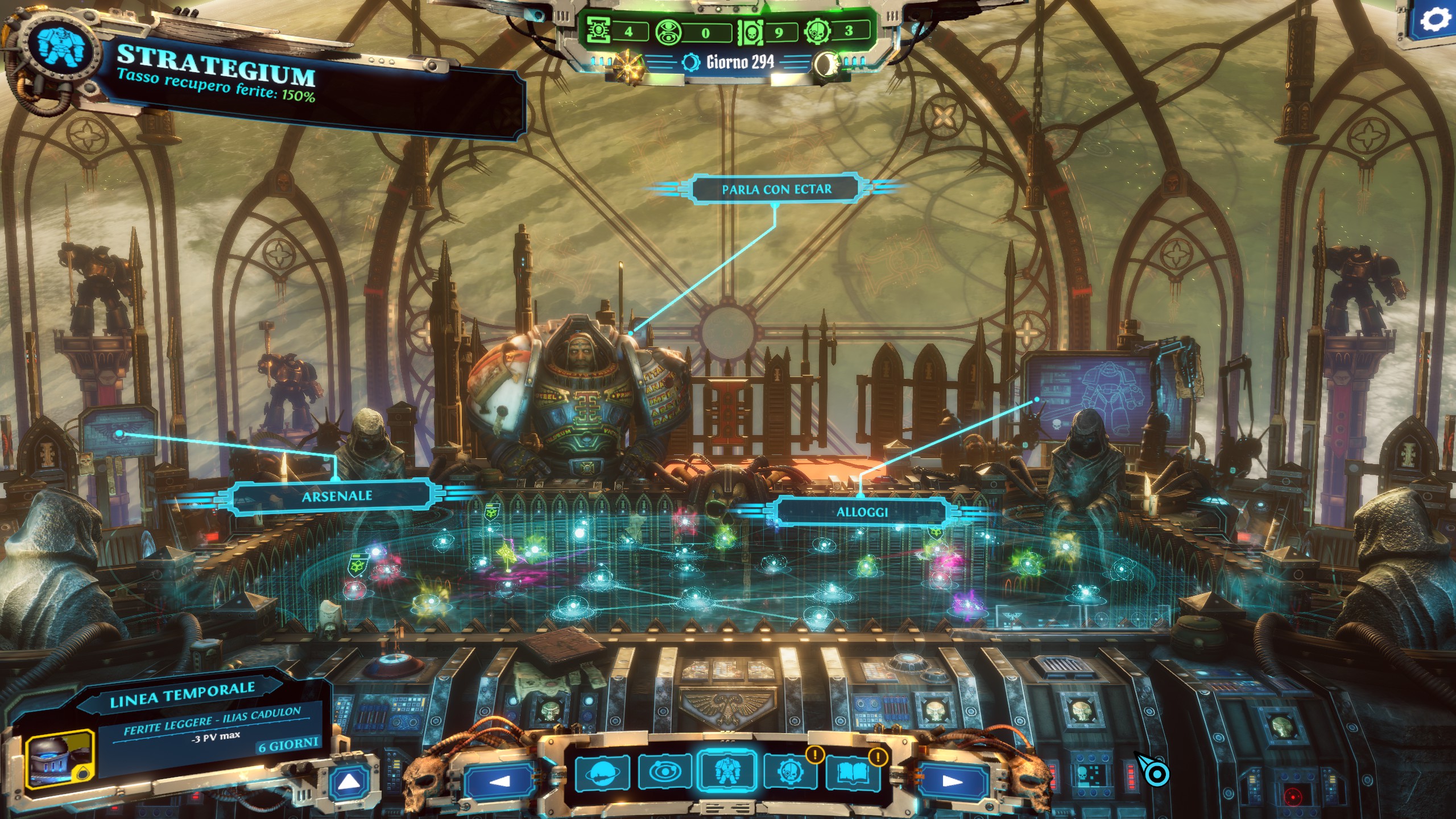Open the gear settings menu
This screenshot has width=1456, height=819.
tap(1434, 20)
